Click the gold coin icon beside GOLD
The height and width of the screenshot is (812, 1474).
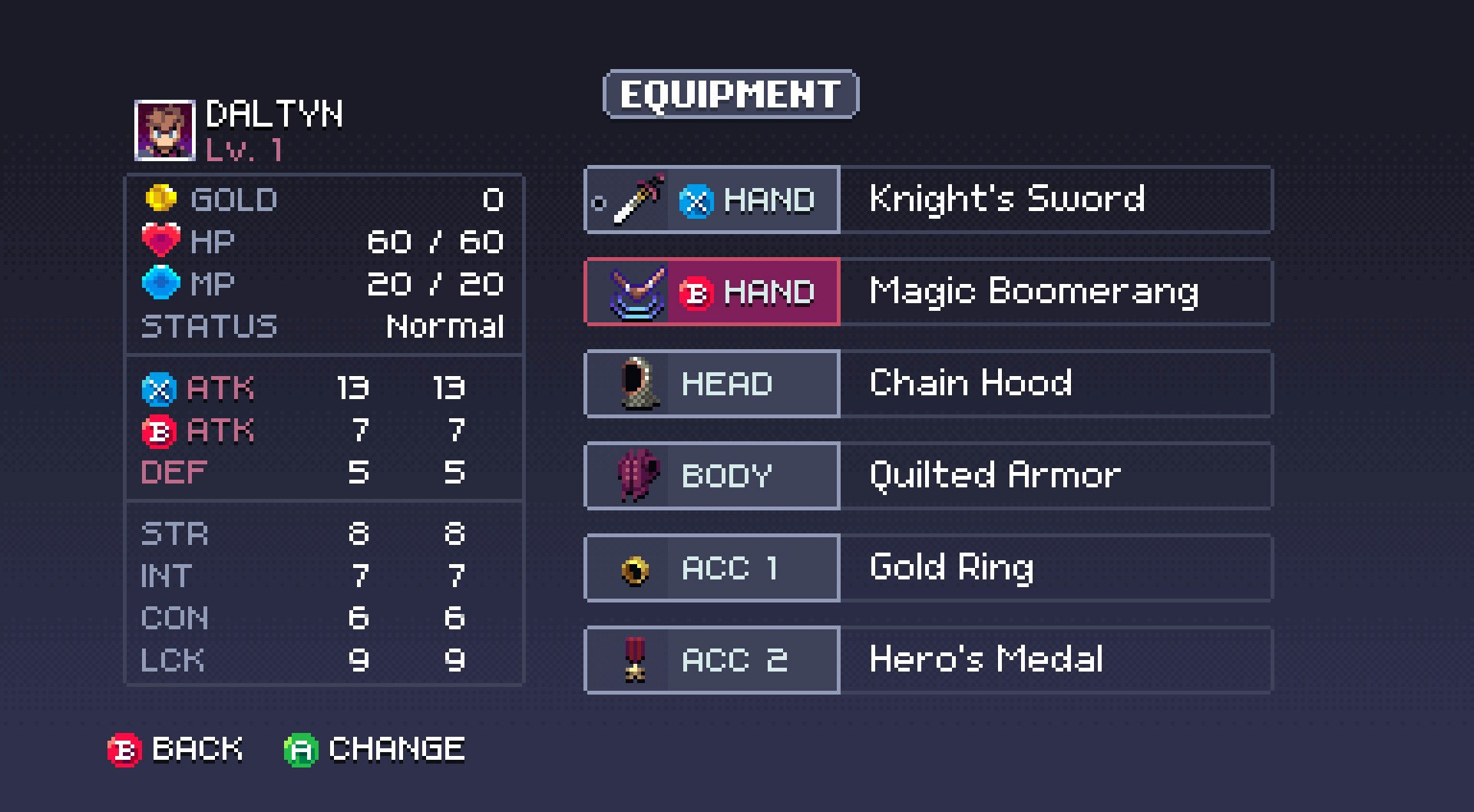[x=163, y=200]
